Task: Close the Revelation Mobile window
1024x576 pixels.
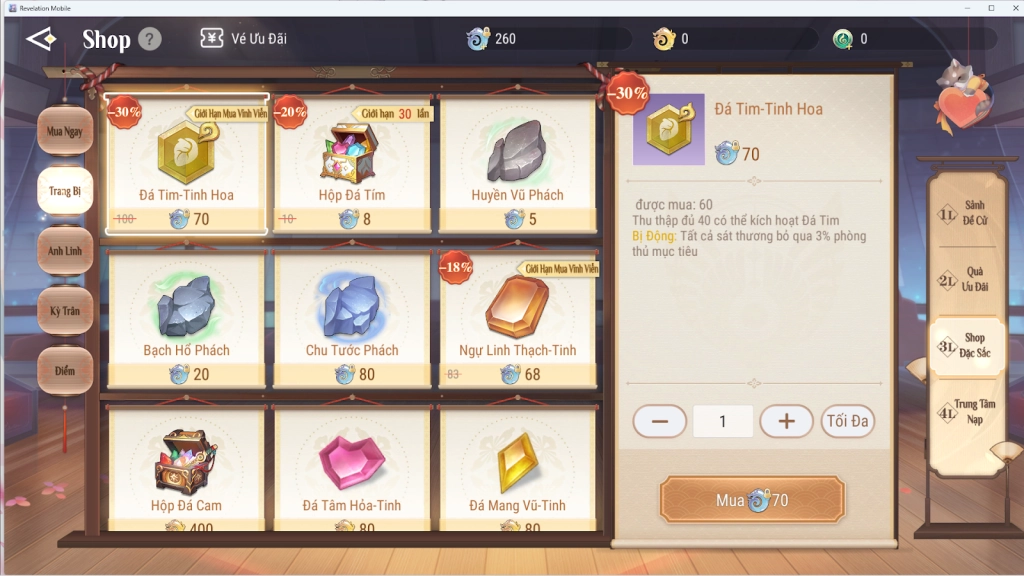Action: click(1008, 7)
